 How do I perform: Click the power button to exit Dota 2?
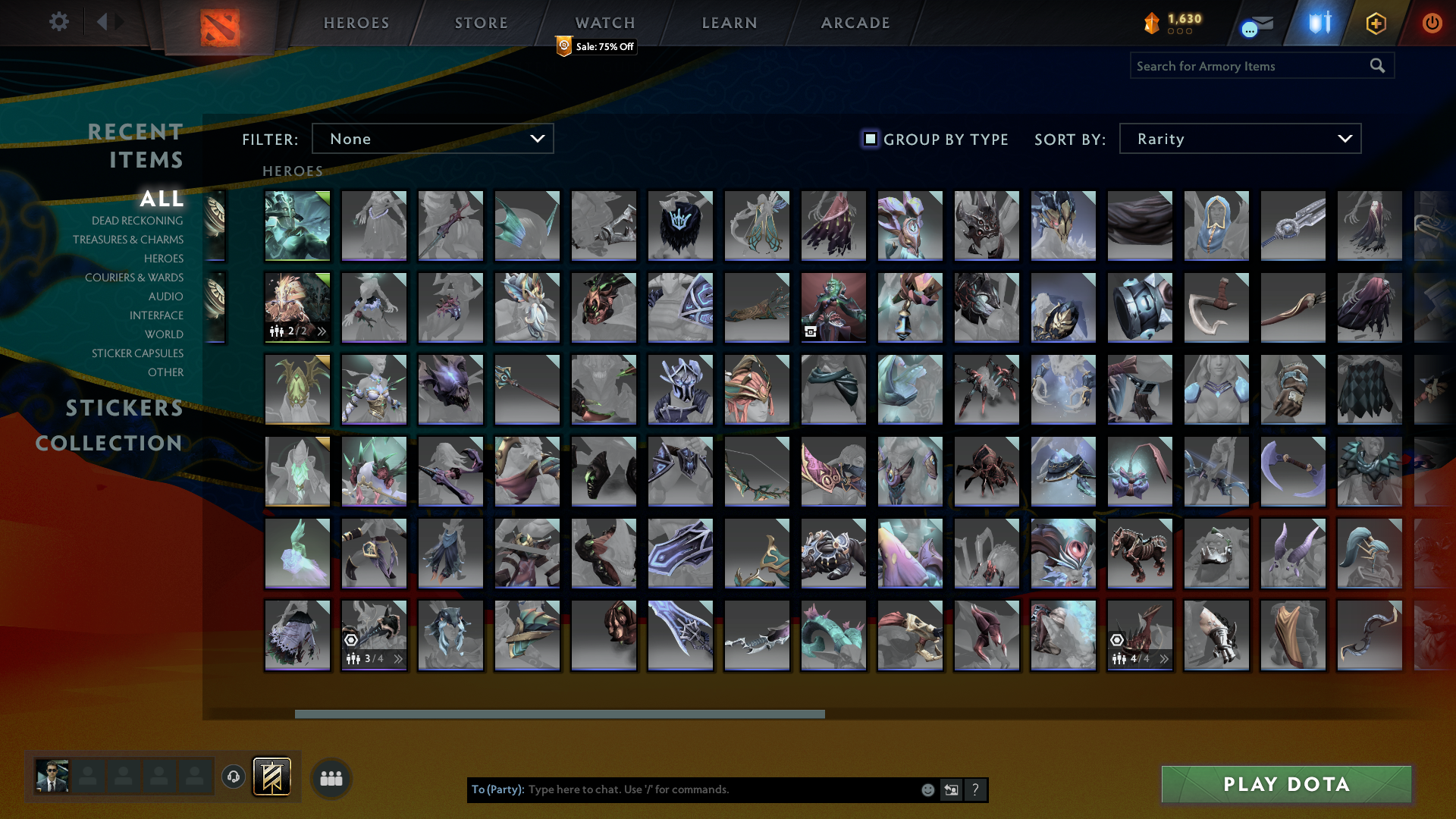pyautogui.click(x=1432, y=24)
